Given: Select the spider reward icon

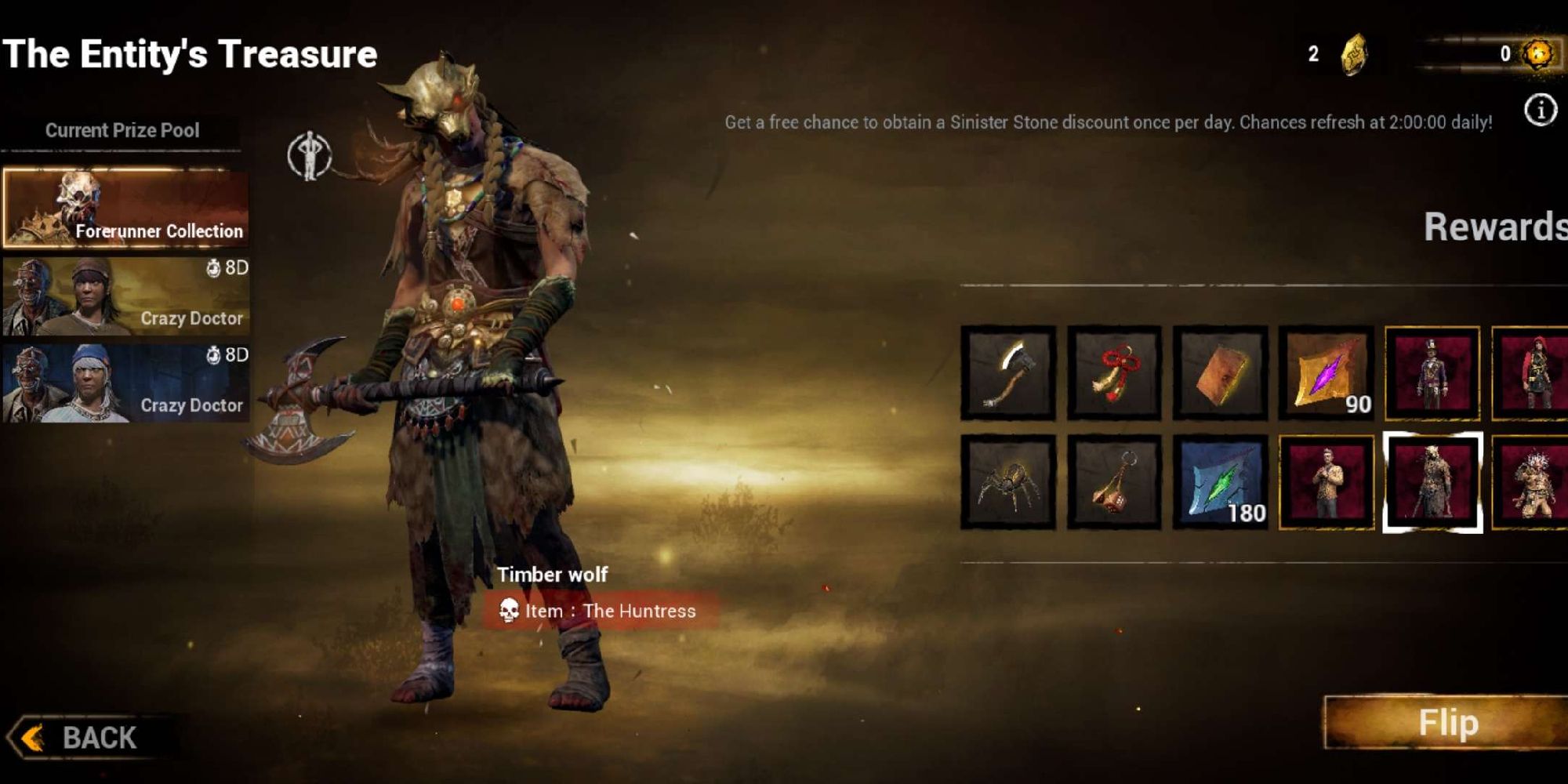Looking at the screenshot, I should tap(1007, 481).
